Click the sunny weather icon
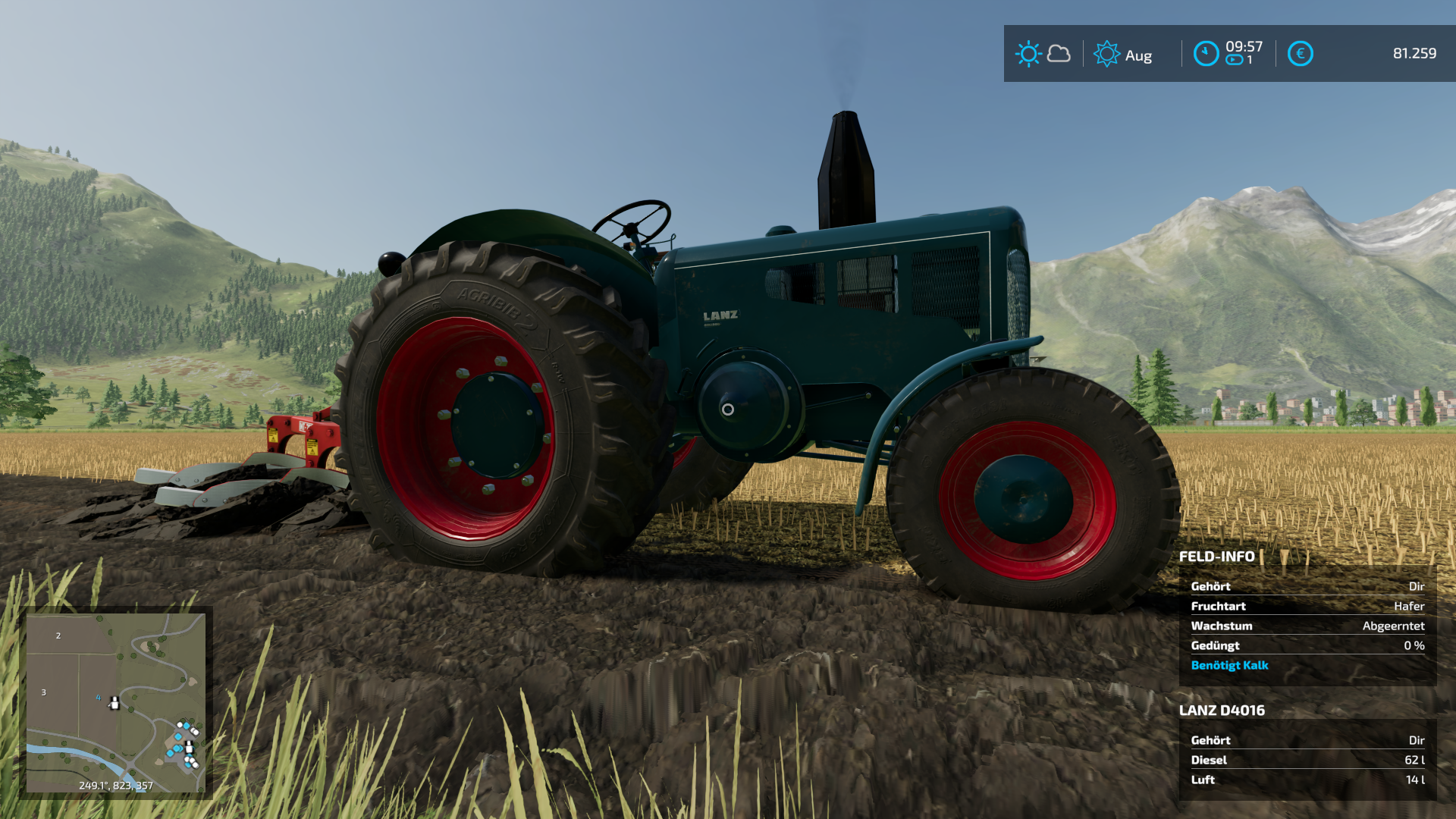The width and height of the screenshot is (1456, 819). [x=1028, y=54]
